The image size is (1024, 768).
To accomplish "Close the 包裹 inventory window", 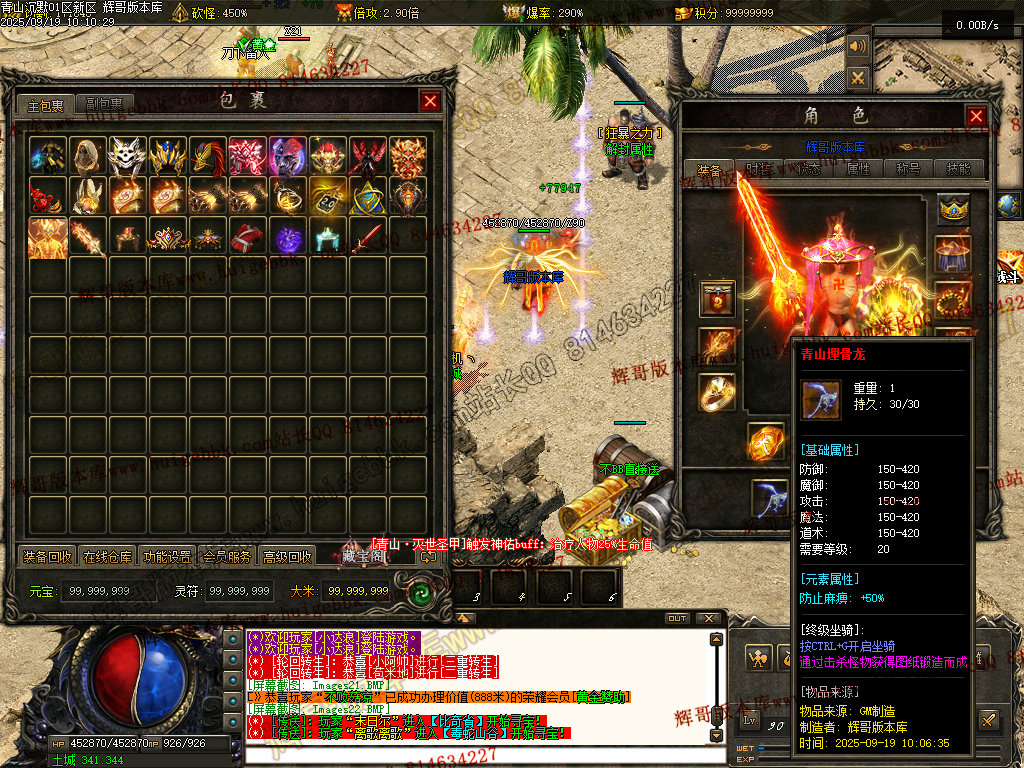I will [430, 101].
